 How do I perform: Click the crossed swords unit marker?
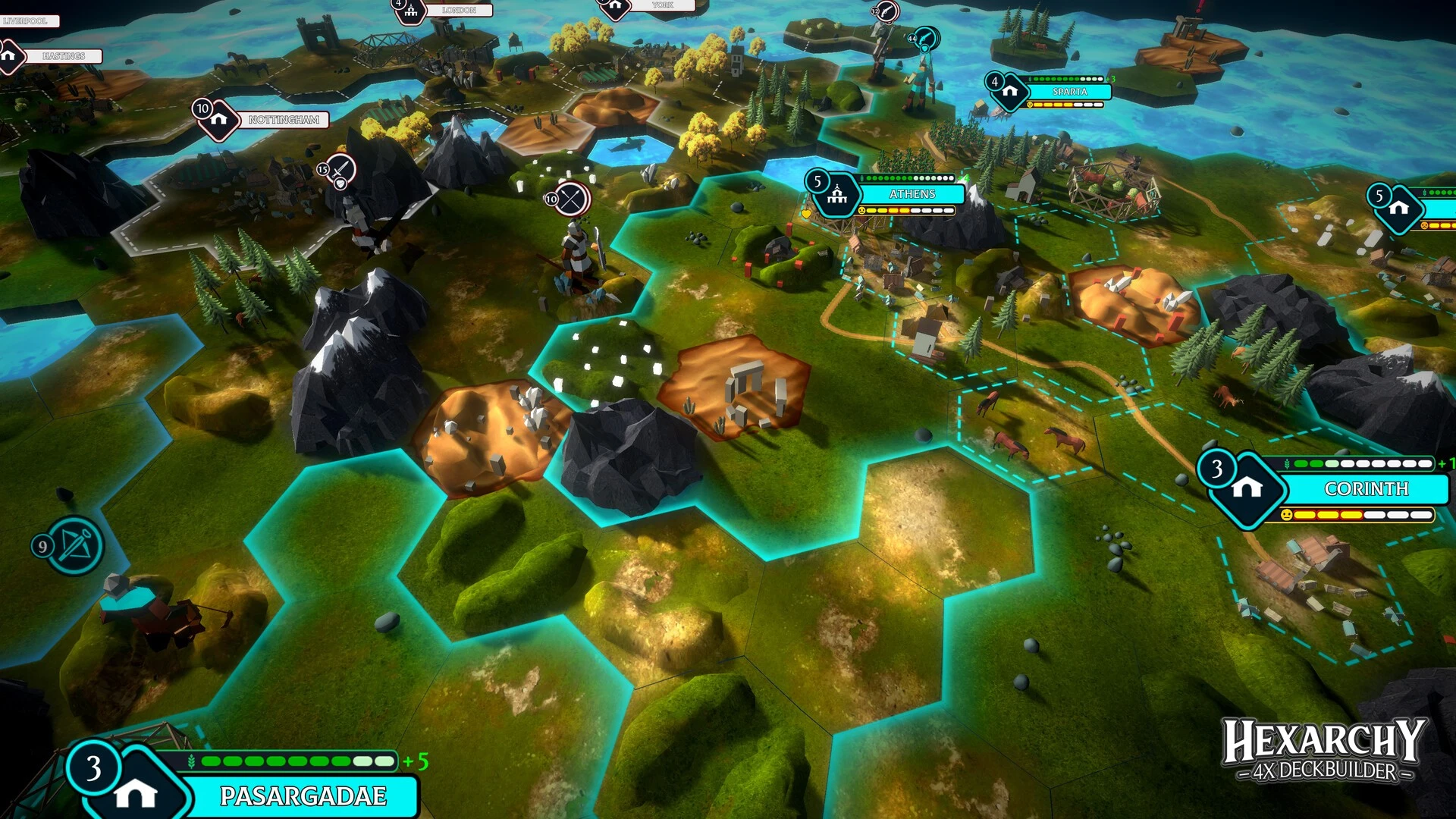click(571, 199)
